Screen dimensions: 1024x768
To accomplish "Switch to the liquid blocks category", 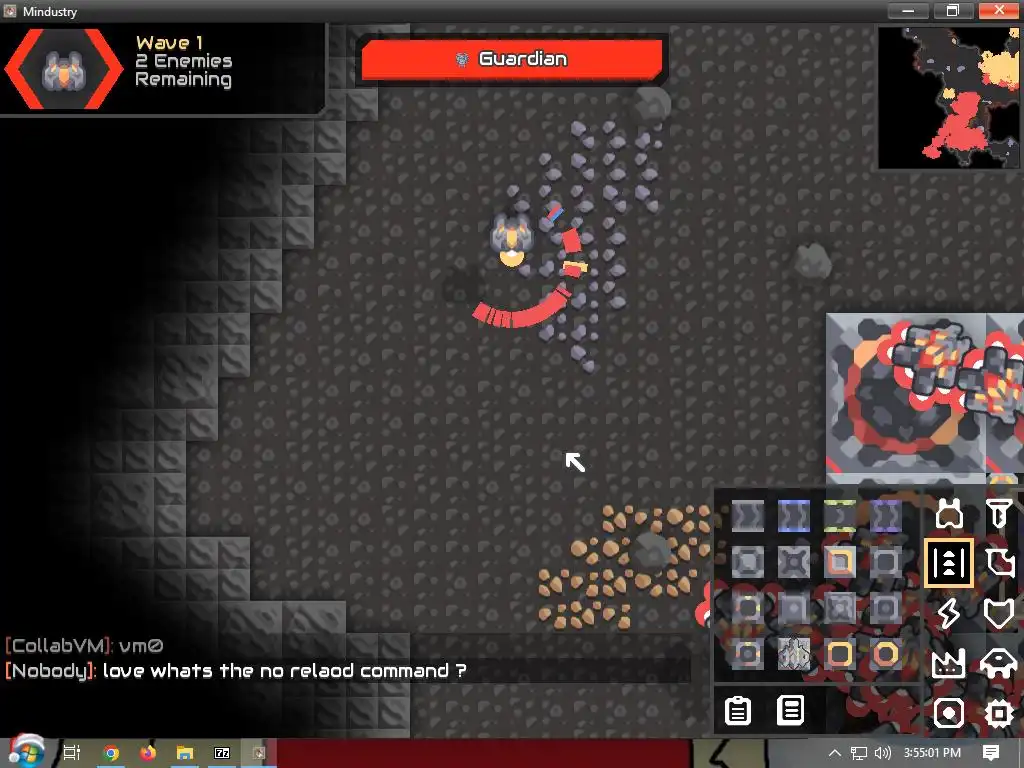I will (999, 563).
